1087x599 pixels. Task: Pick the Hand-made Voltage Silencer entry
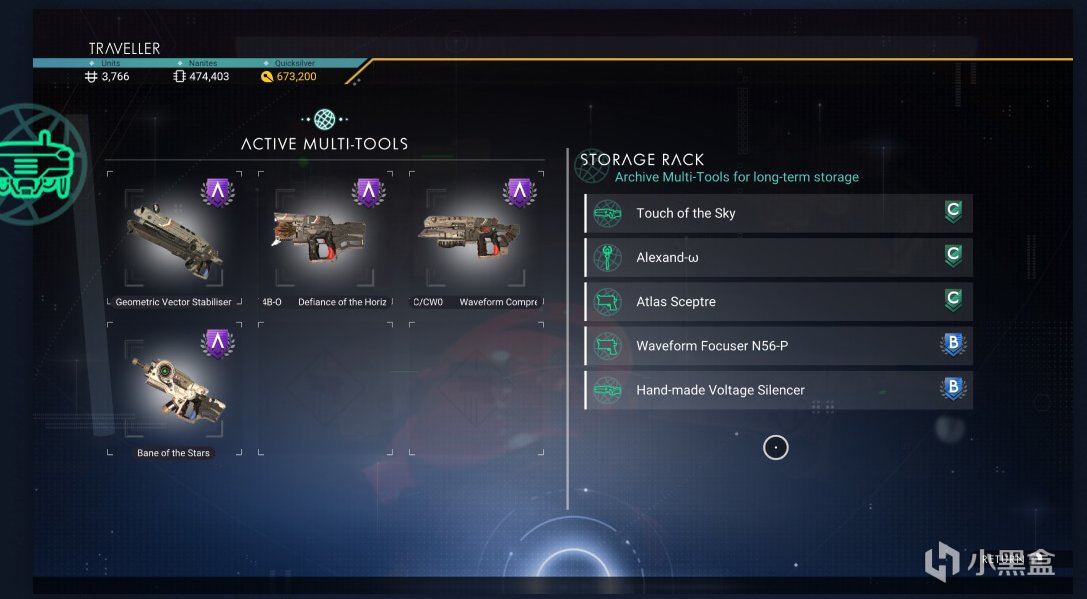[777, 390]
